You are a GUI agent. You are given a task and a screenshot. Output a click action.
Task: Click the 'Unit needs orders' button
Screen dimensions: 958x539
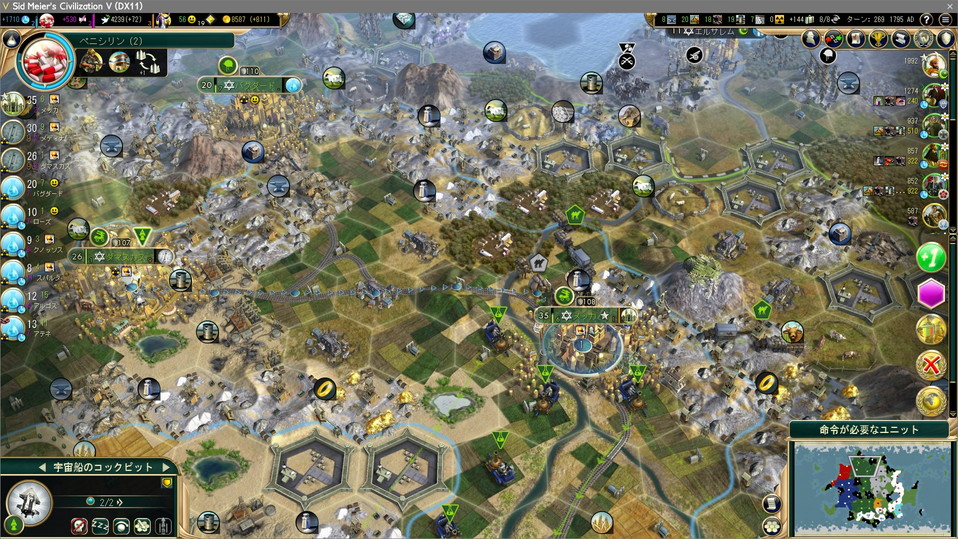point(870,430)
